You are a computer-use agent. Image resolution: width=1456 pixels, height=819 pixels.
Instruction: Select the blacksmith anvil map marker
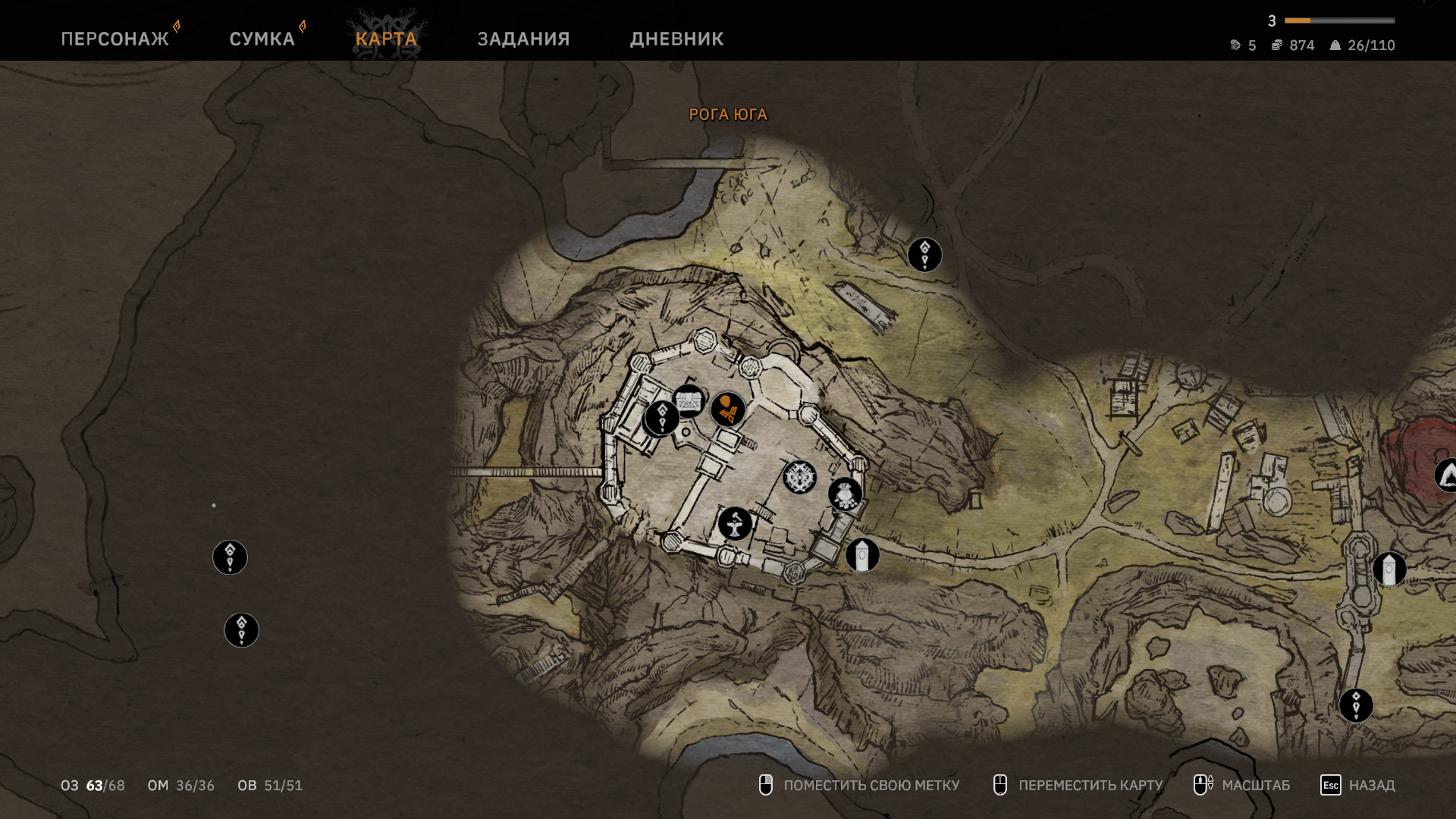coord(735,523)
